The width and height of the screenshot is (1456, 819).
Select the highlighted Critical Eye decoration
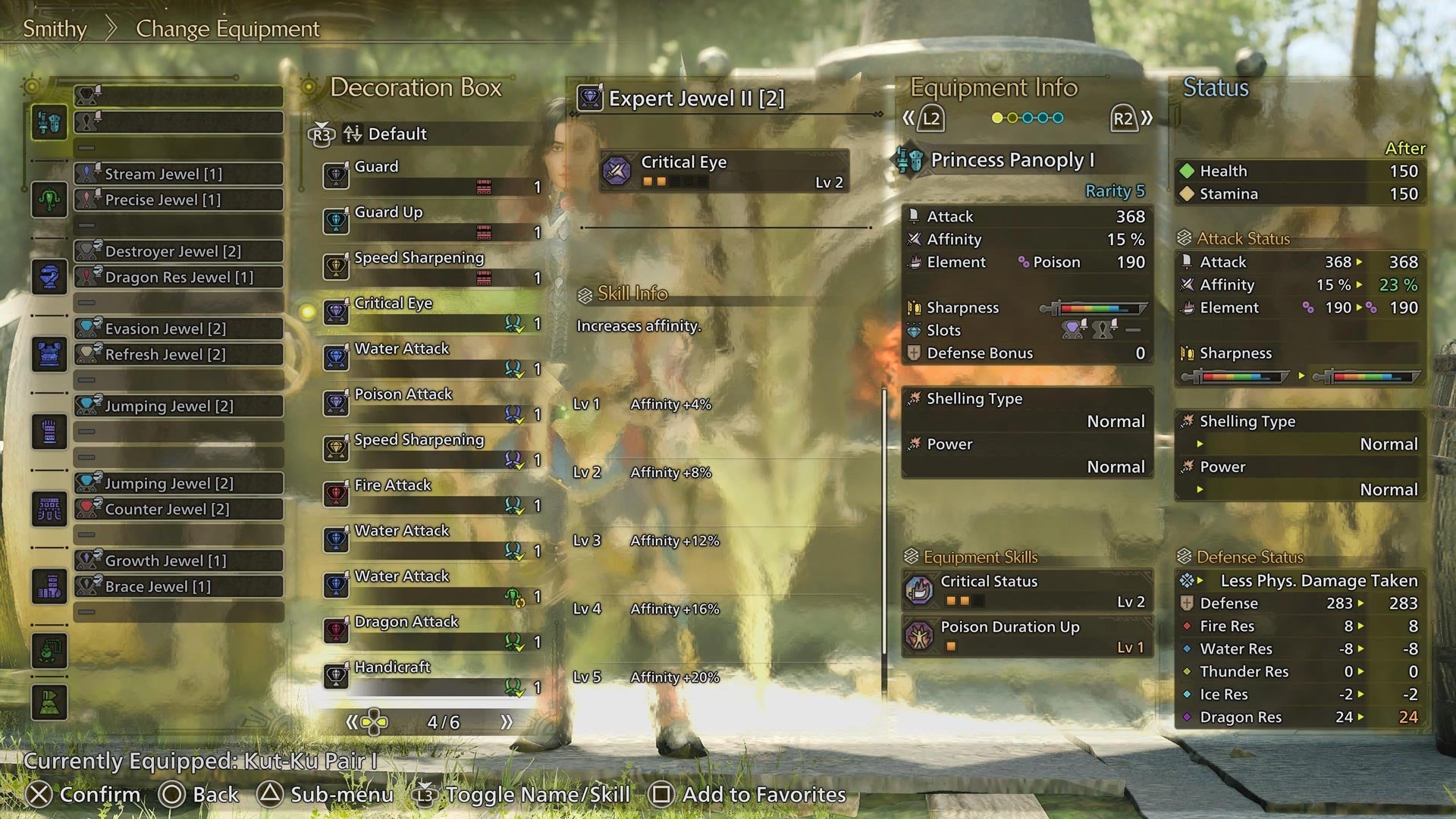pos(432,312)
